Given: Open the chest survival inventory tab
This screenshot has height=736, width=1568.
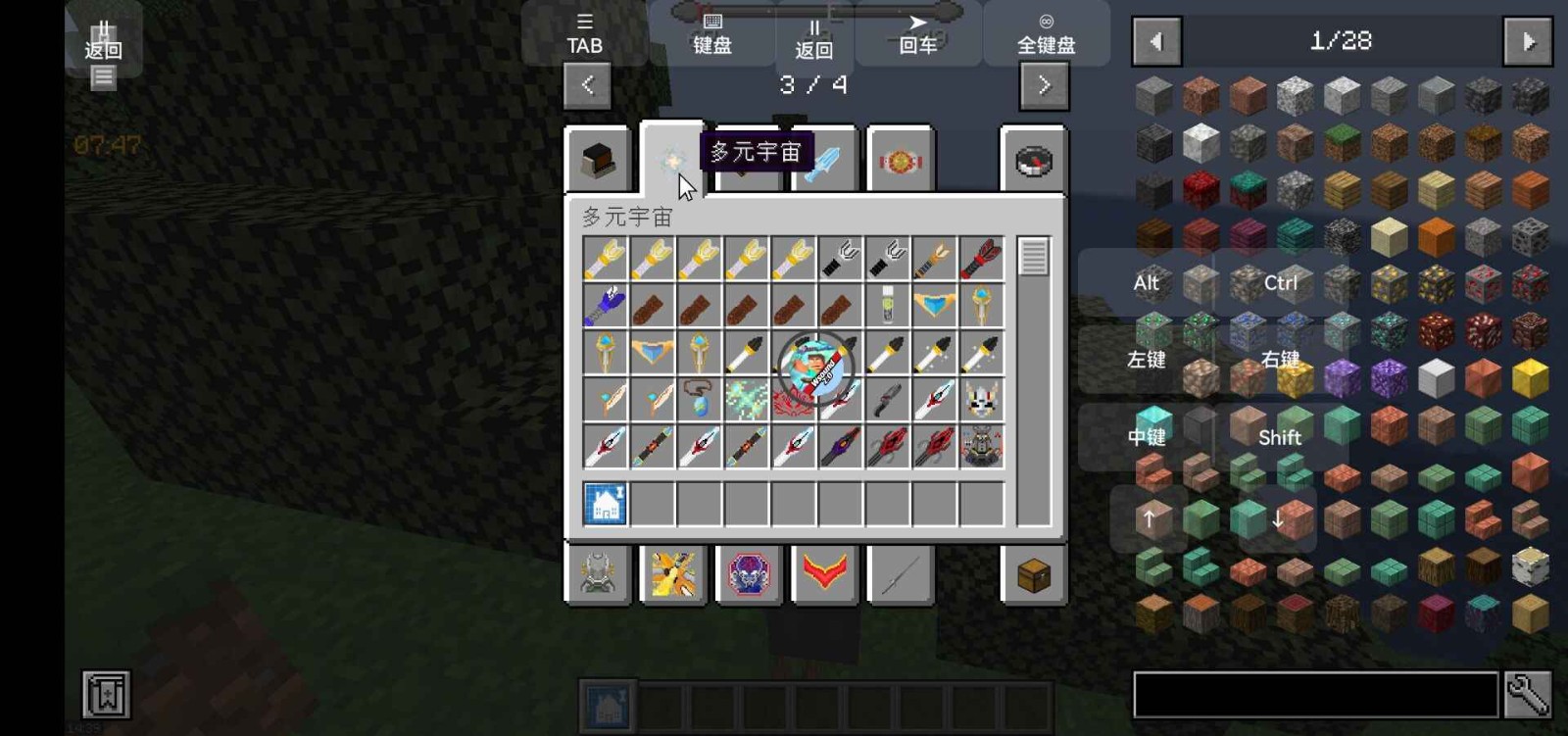Looking at the screenshot, I should tap(1034, 575).
